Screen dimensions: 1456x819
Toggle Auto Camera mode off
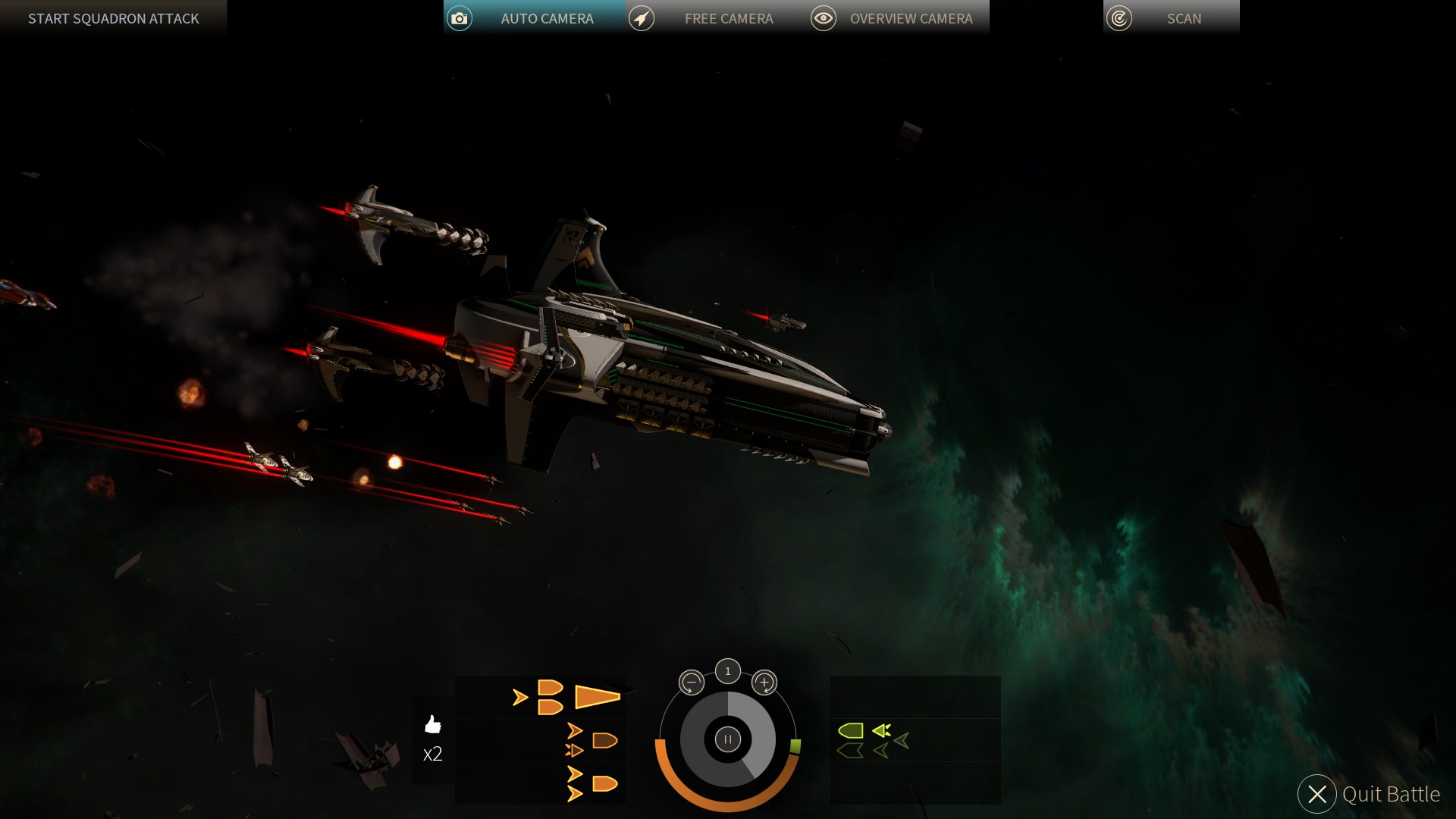546,17
